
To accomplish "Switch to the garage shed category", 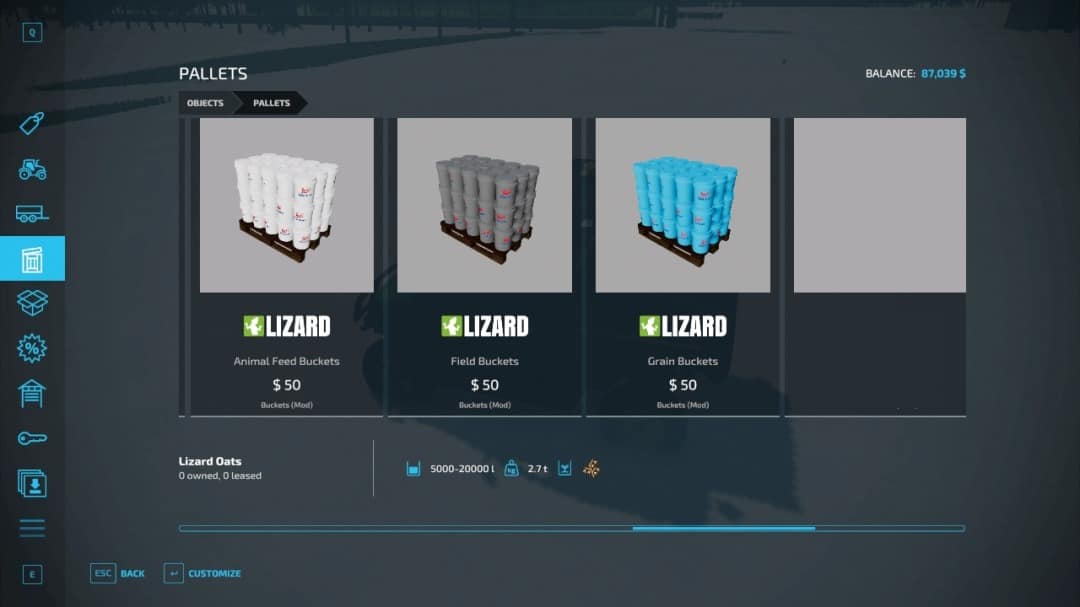I will click(x=32, y=393).
